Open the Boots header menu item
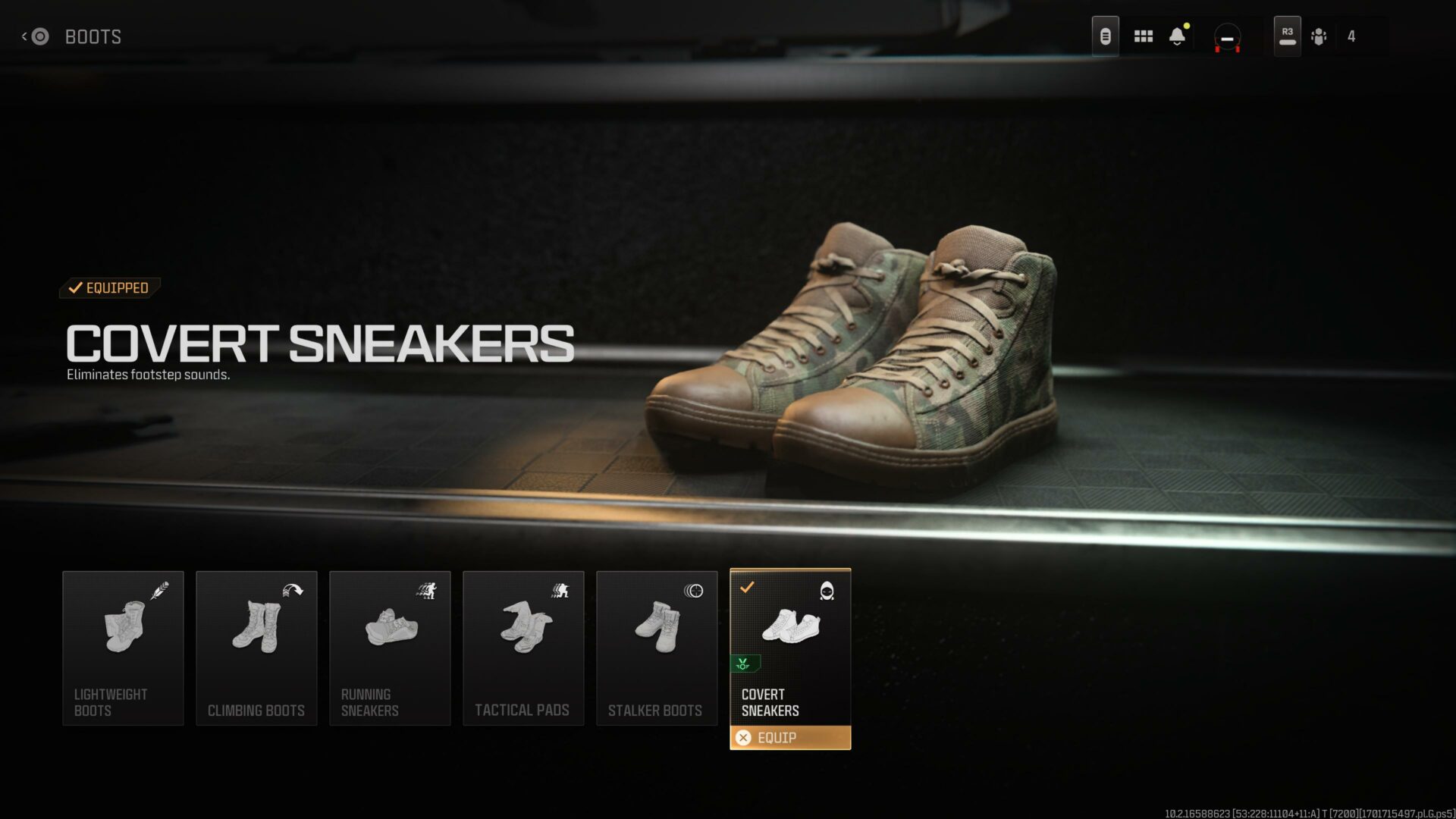The image size is (1456, 819). coord(93,36)
